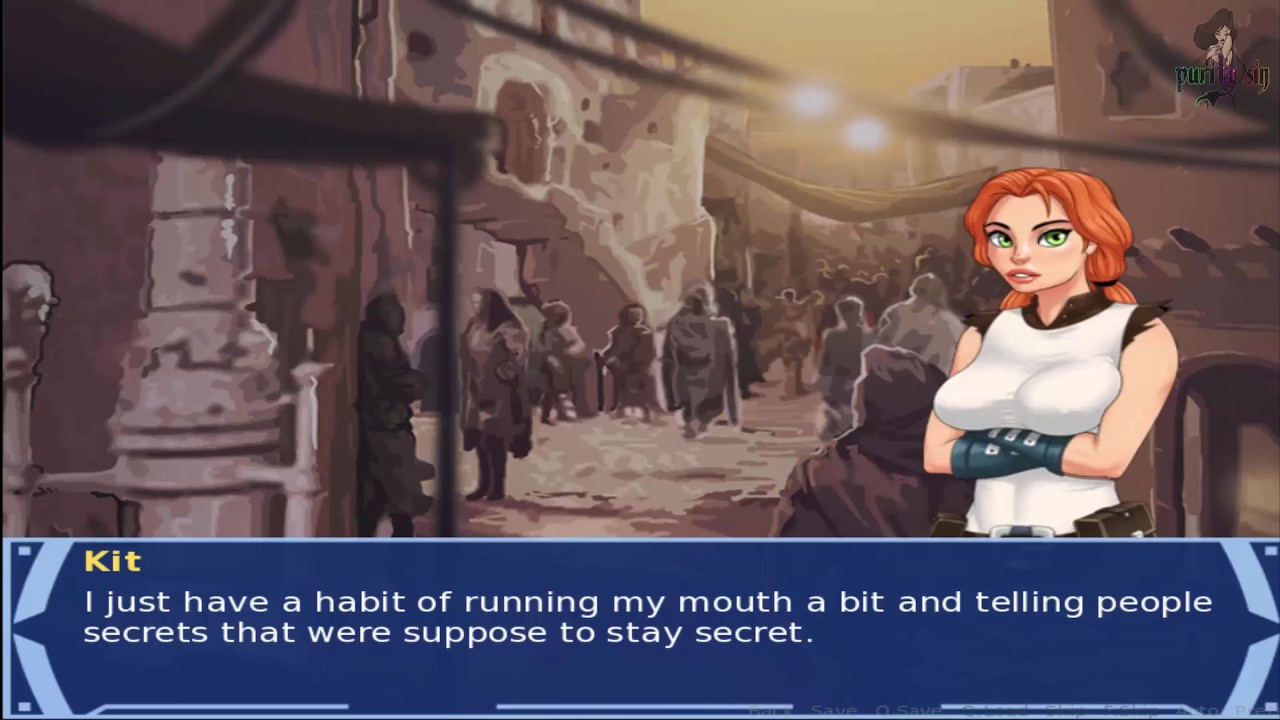
Task: Go back using the Back quick-menu button
Action: (770, 711)
